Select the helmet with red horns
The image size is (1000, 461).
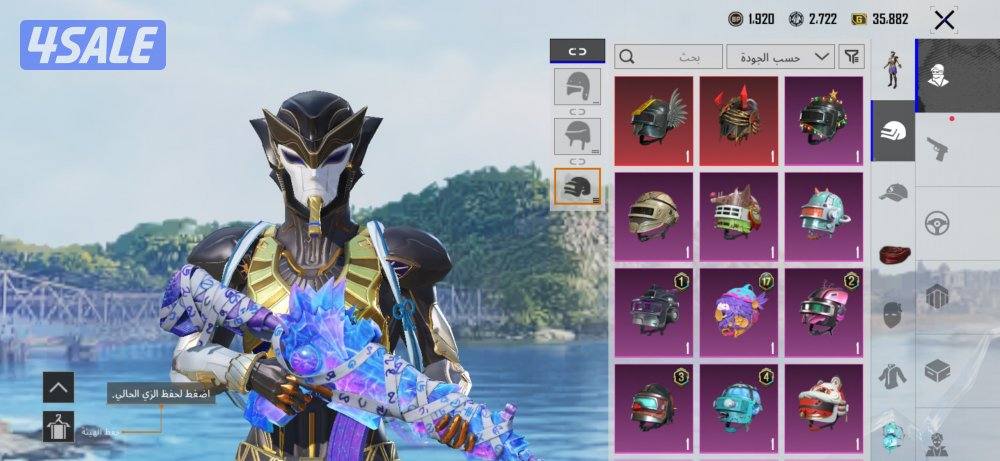pos(738,120)
